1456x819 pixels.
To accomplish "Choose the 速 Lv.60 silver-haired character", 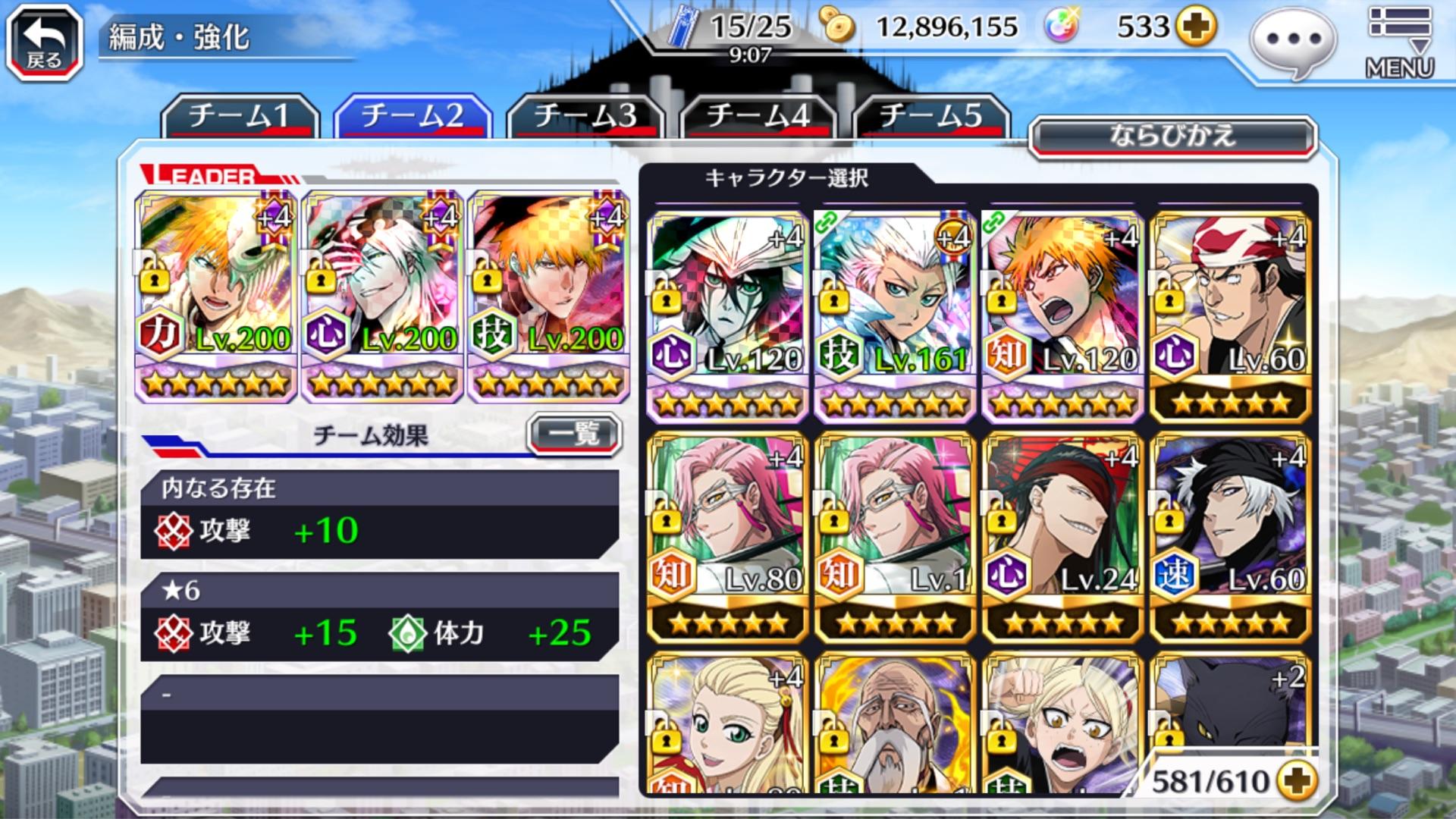I will pos(1231,536).
